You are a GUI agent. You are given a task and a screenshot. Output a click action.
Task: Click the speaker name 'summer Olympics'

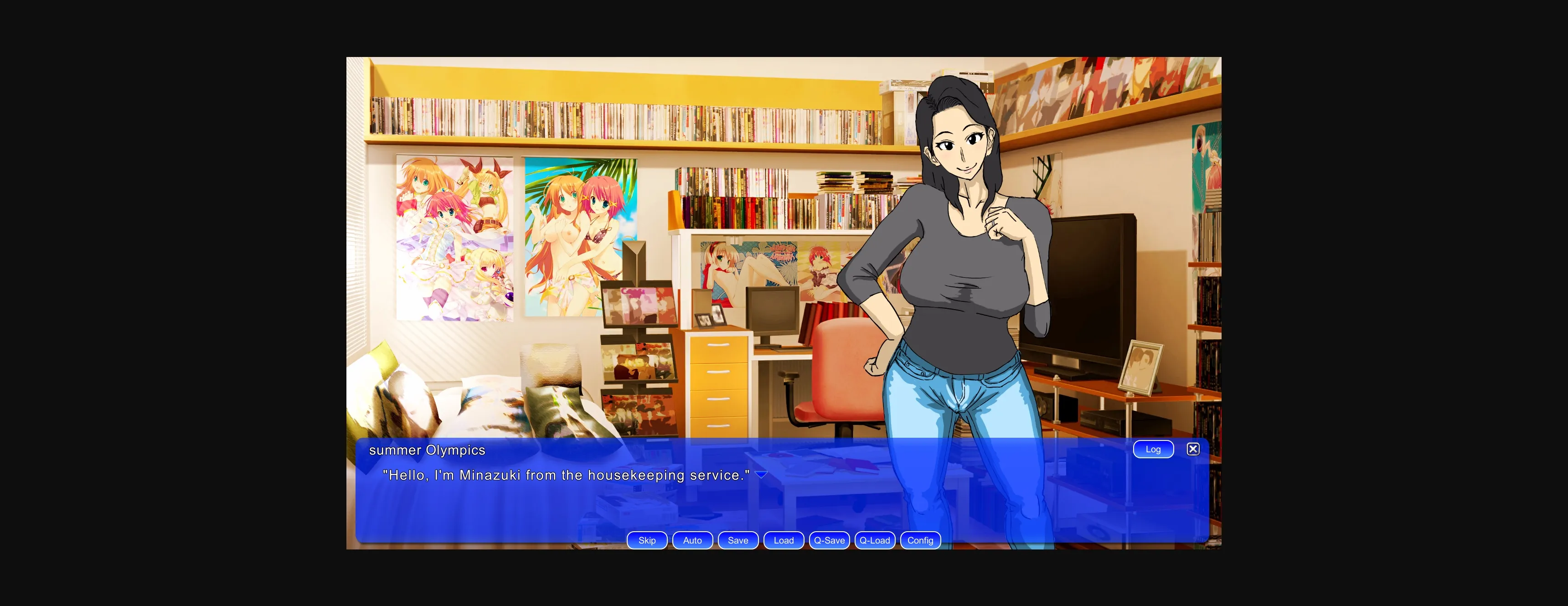tap(428, 450)
